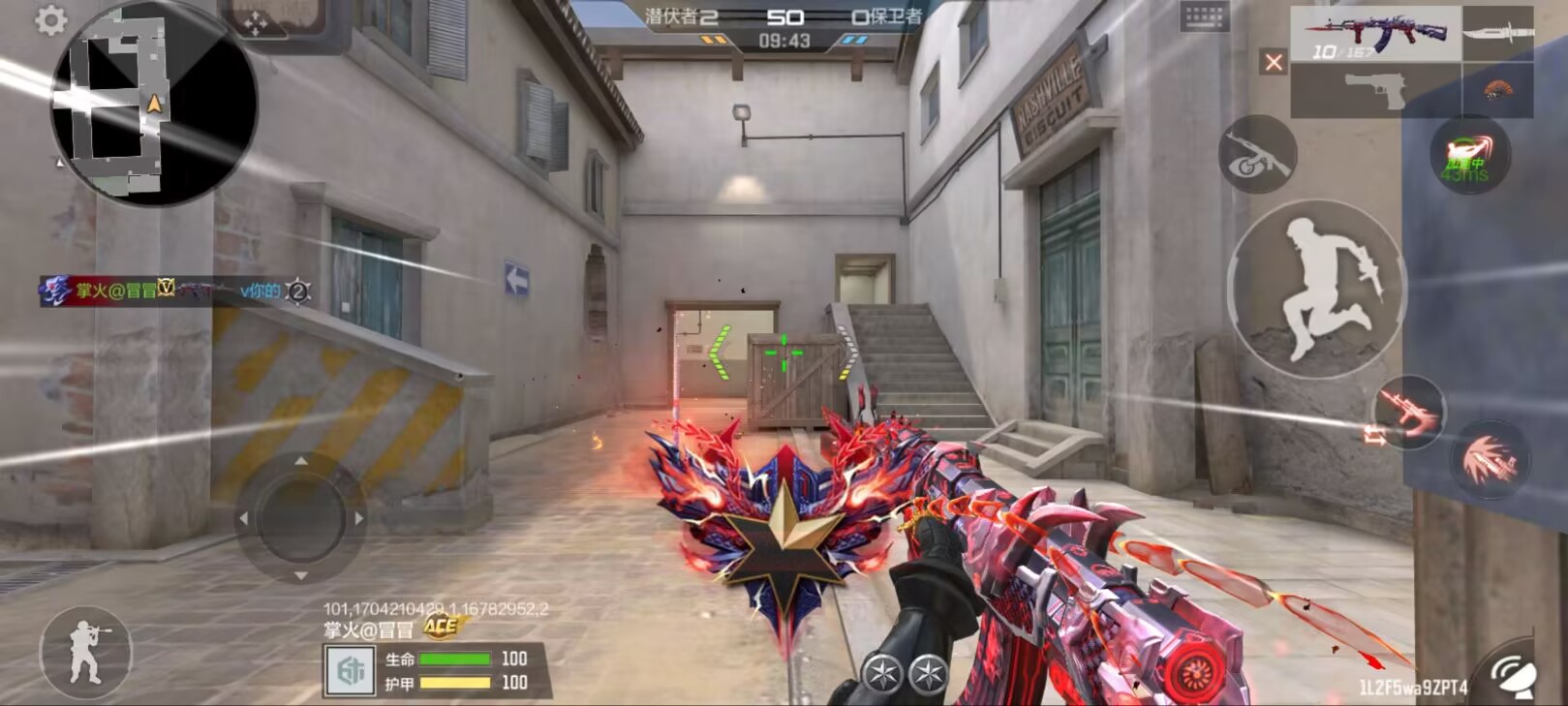Tap the circular minimap
The width and height of the screenshot is (1568, 706).
click(x=154, y=105)
